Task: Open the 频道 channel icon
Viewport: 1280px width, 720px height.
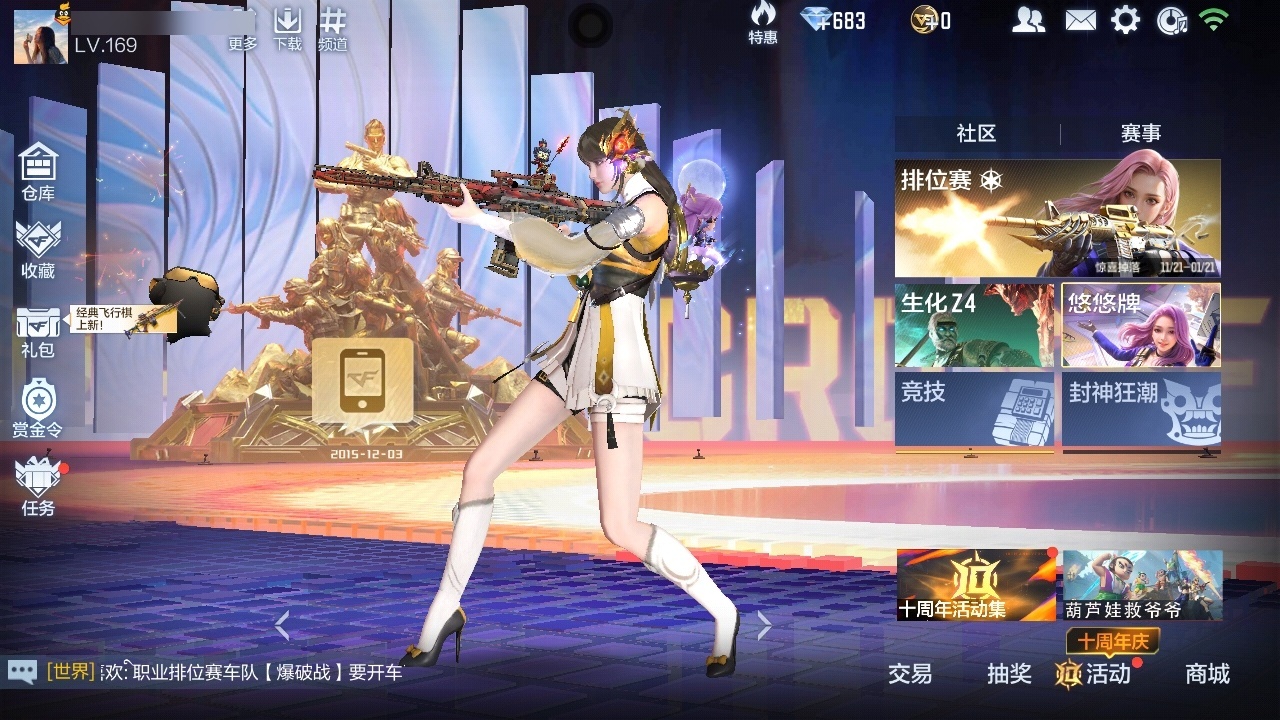Action: tap(333, 28)
